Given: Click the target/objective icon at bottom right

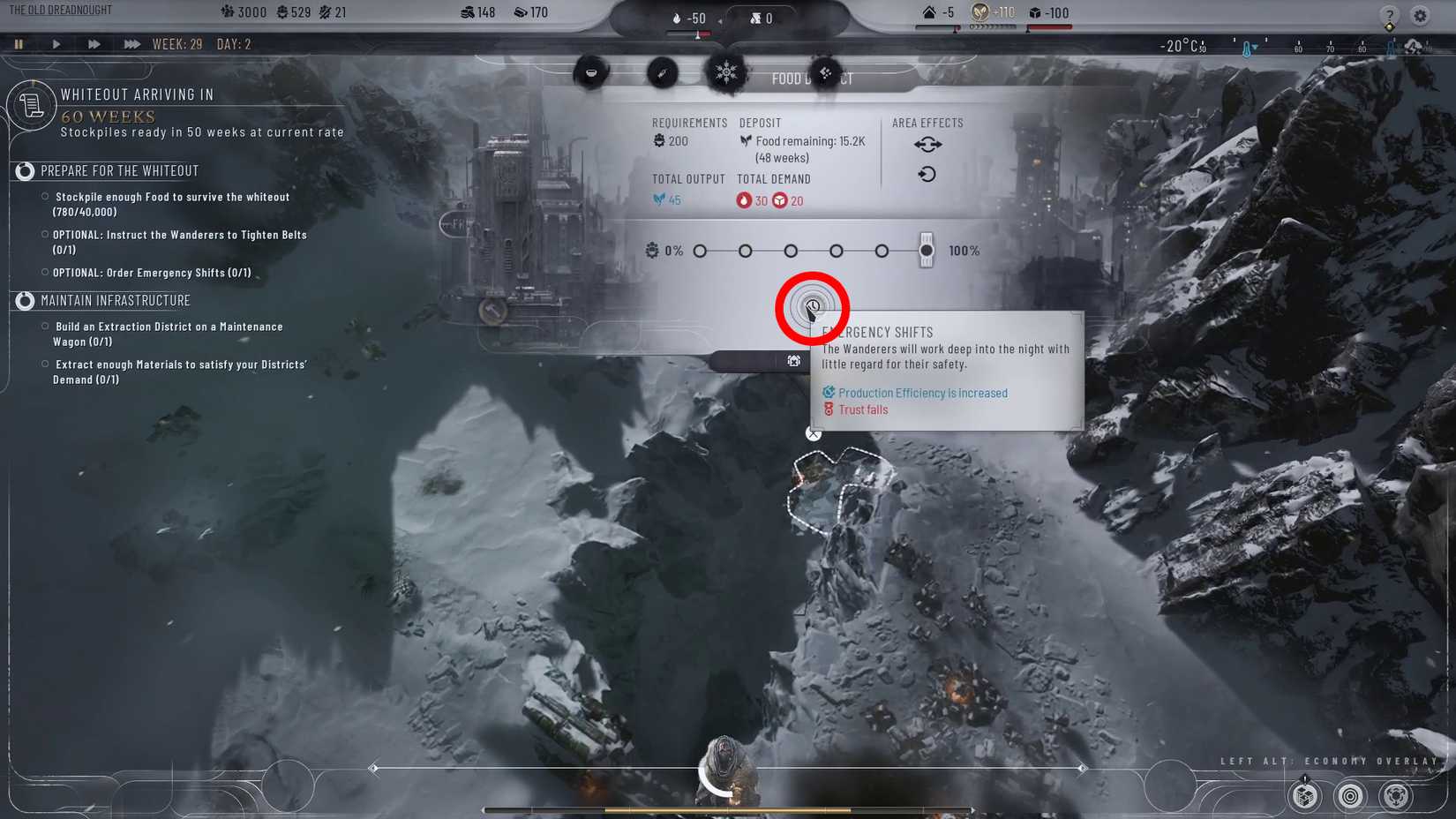Looking at the screenshot, I should 1348,797.
